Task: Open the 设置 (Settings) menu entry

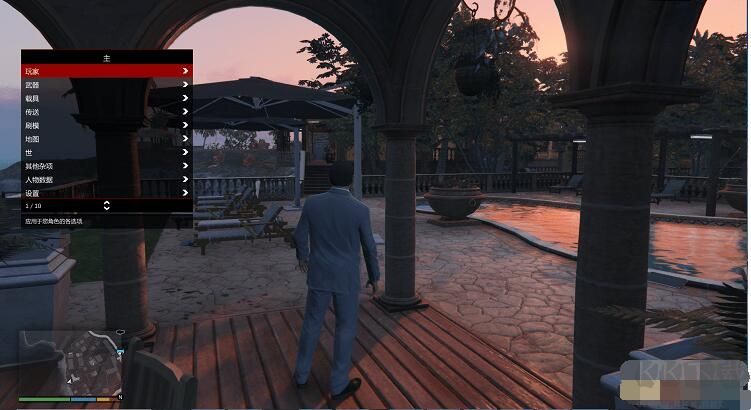Action: pyautogui.click(x=106, y=192)
